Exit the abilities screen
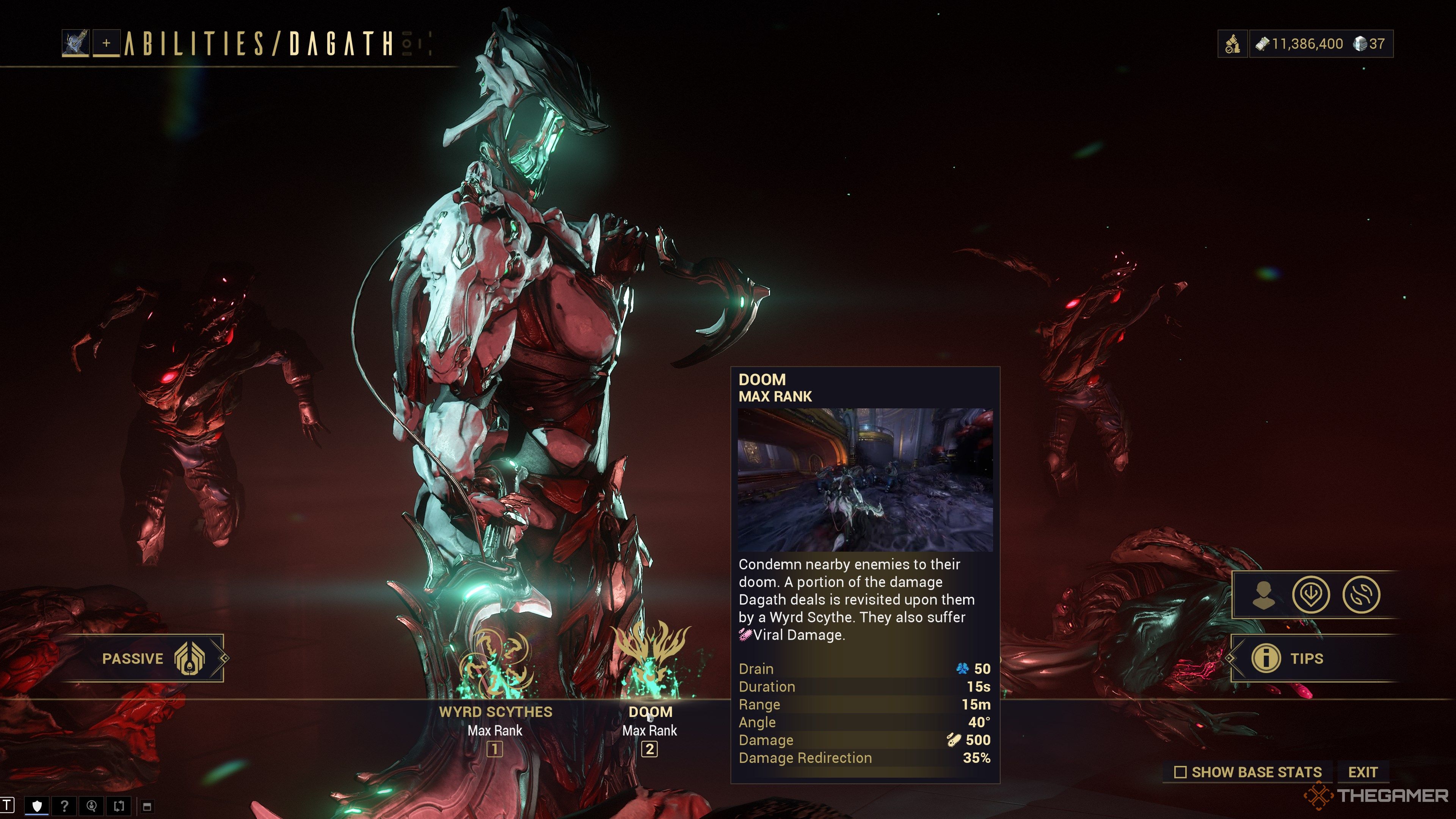The height and width of the screenshot is (819, 1456). point(1362,772)
